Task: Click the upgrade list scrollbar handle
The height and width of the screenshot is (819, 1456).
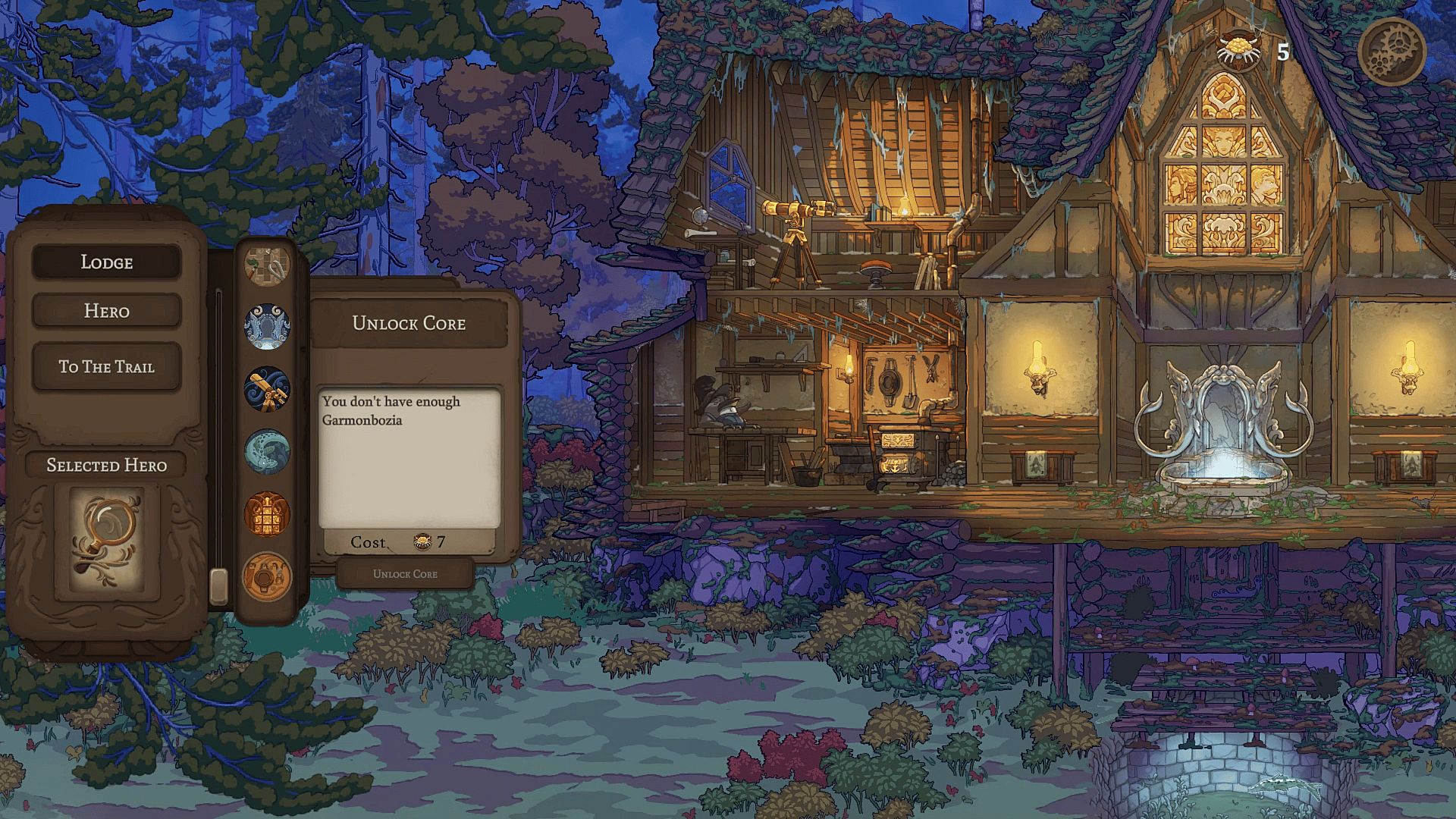Action: [x=218, y=585]
